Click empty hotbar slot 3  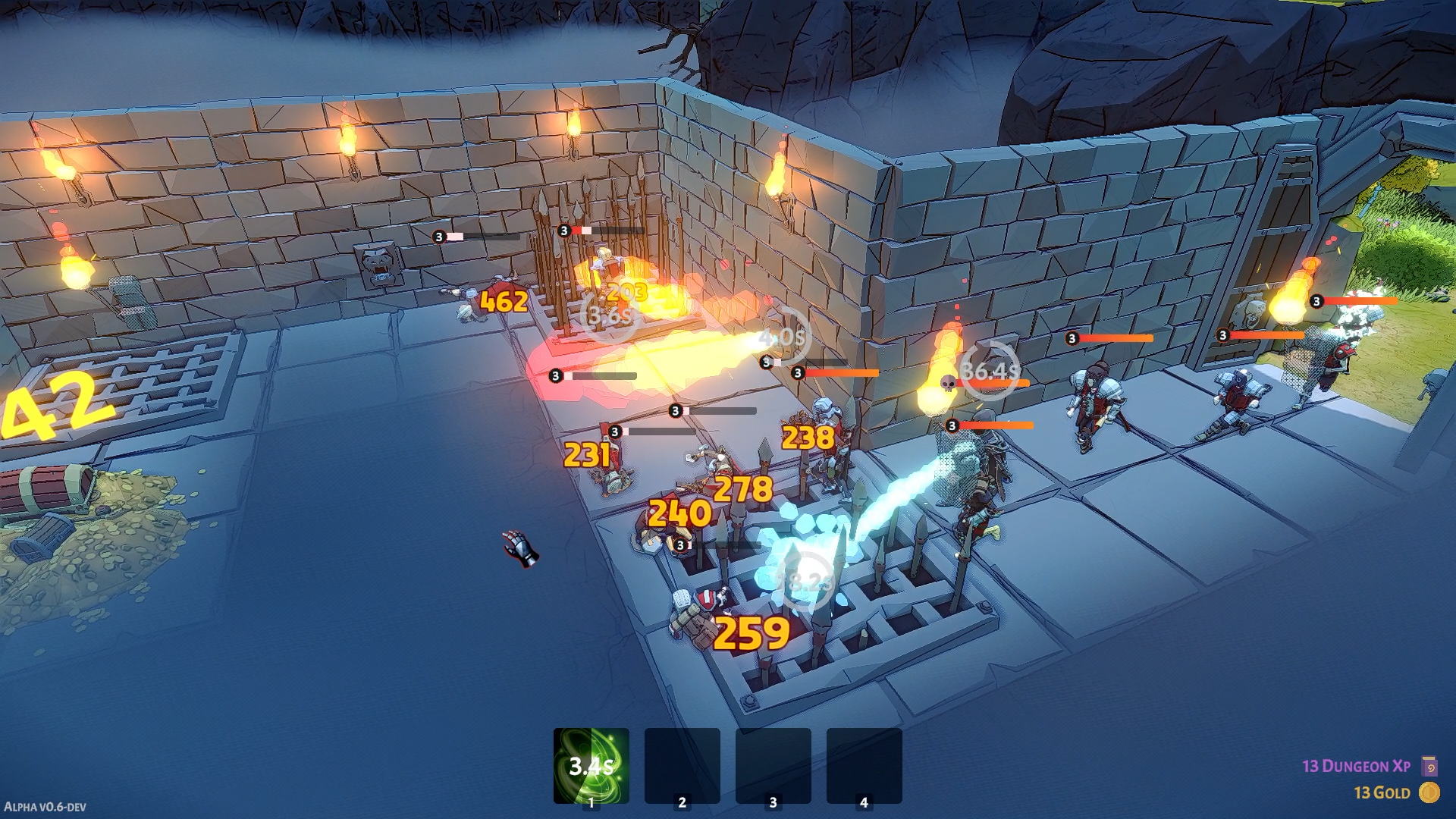pyautogui.click(x=773, y=762)
